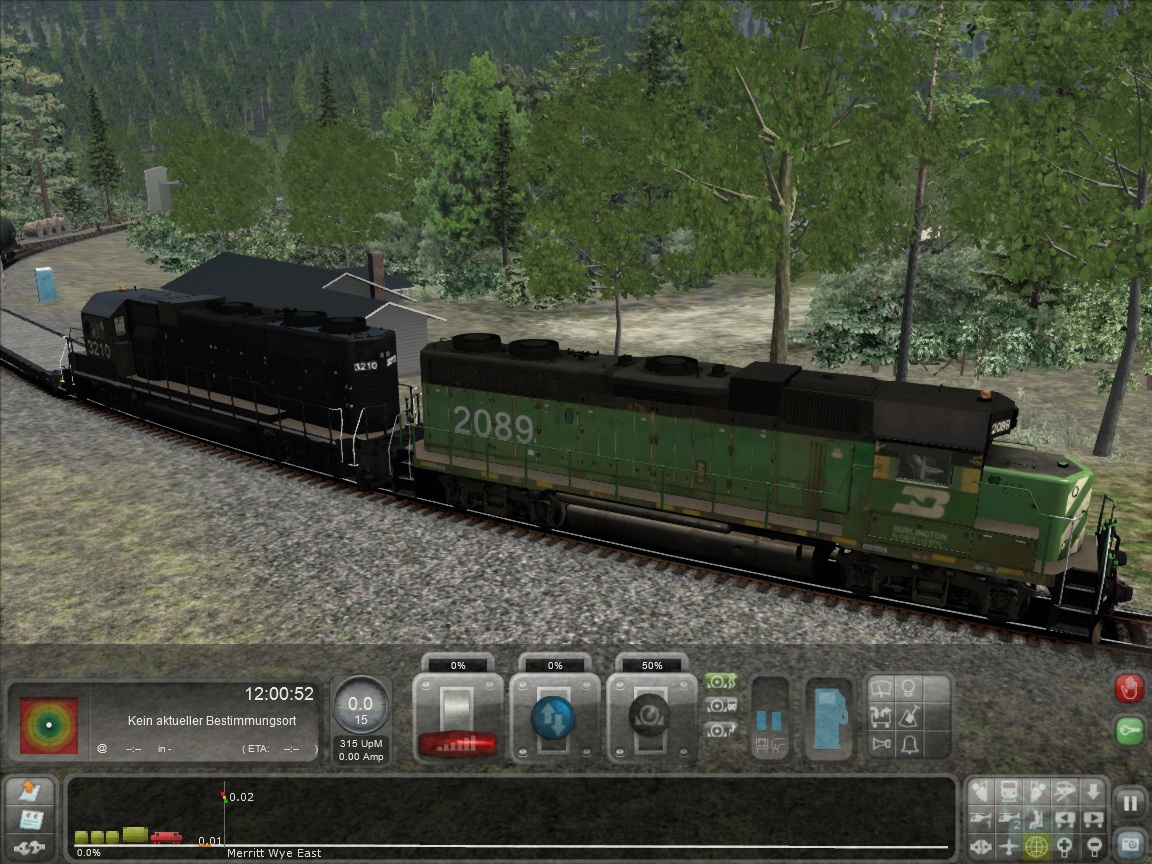Select the red locomotive in the track monitor
Screen dimensions: 1152x864
point(166,837)
